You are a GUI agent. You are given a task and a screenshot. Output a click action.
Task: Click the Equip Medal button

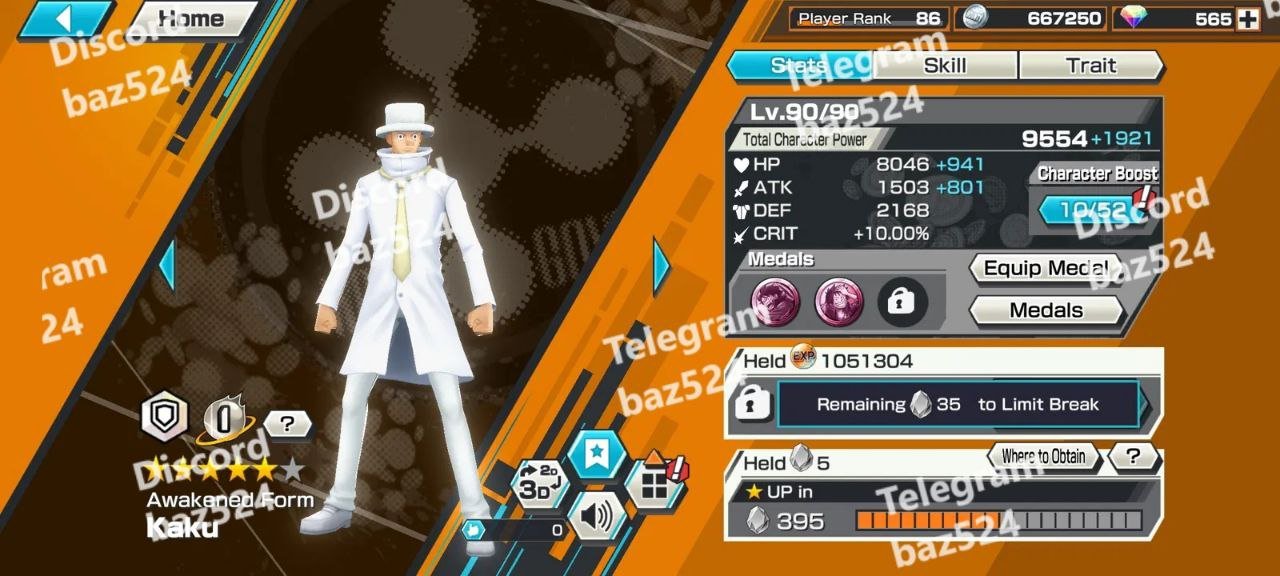pyautogui.click(x=1045, y=268)
